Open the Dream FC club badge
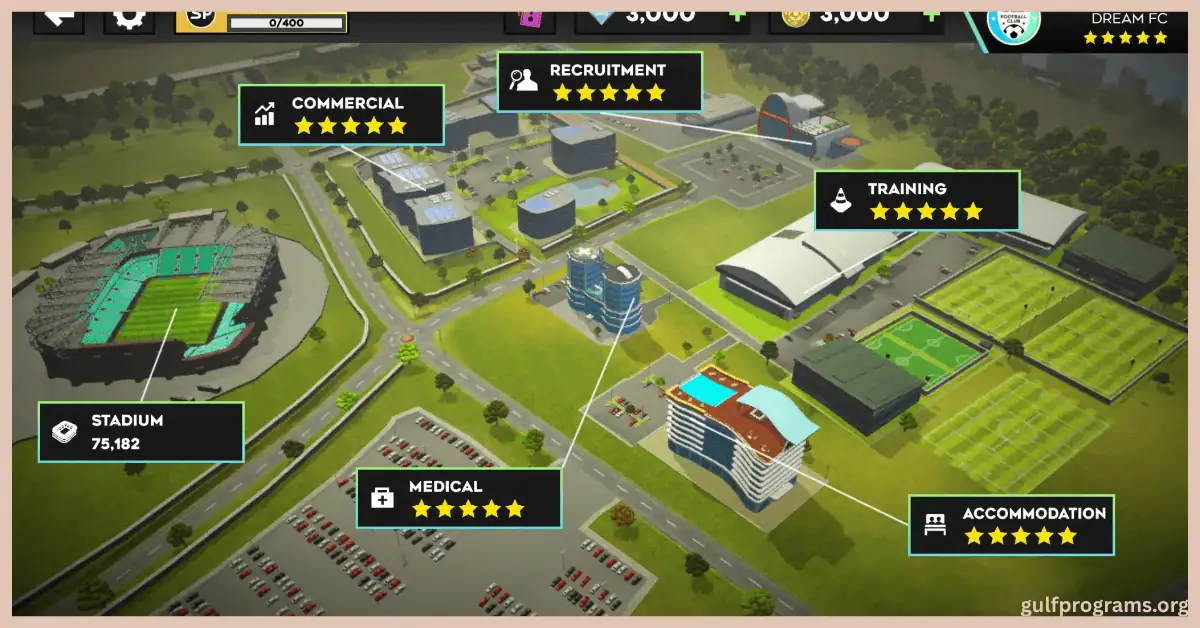This screenshot has height=628, width=1200. pos(1012,22)
